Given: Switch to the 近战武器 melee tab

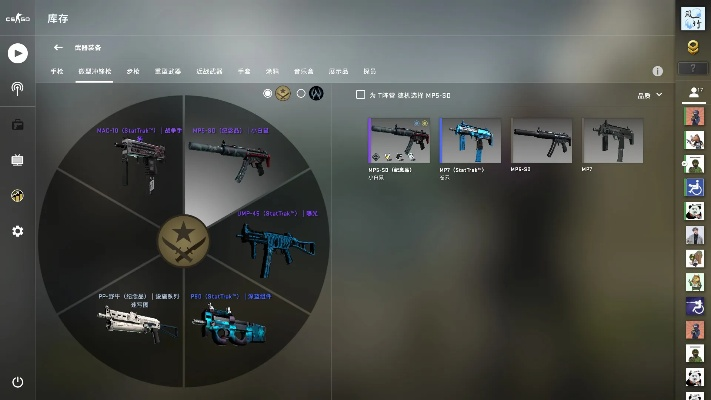Looking at the screenshot, I should tap(209, 72).
